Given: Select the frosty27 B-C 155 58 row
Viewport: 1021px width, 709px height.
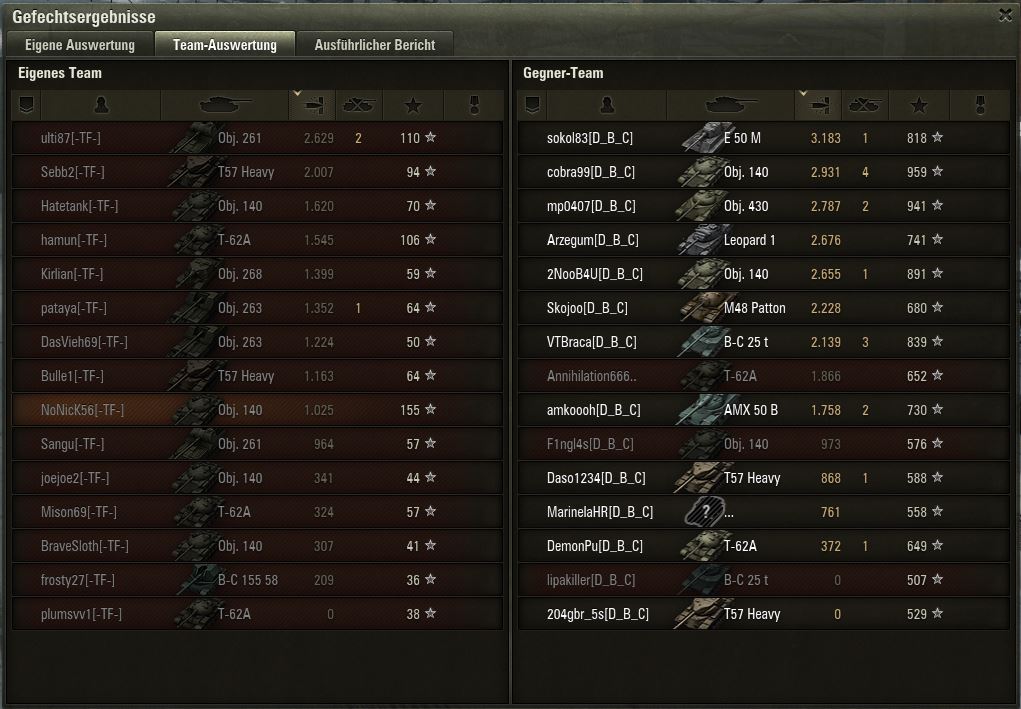Looking at the screenshot, I should 257,580.
